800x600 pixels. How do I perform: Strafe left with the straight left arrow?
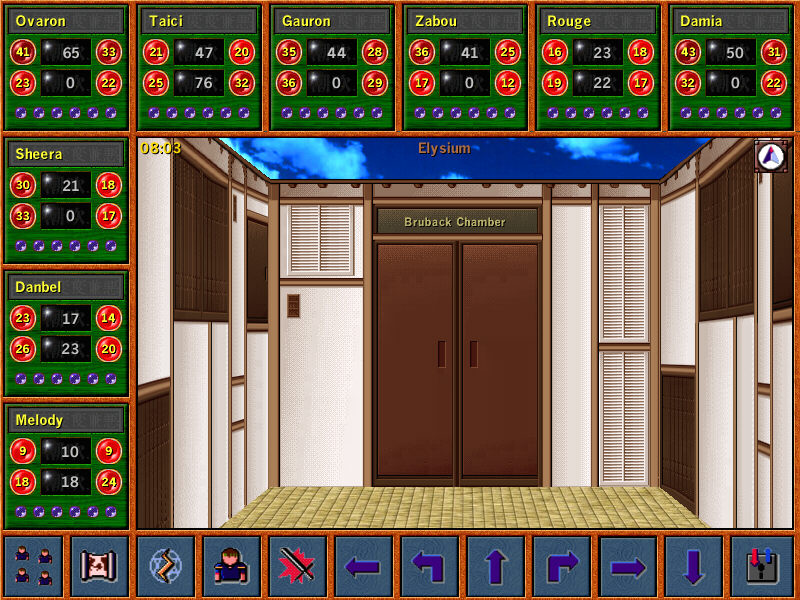coord(364,567)
